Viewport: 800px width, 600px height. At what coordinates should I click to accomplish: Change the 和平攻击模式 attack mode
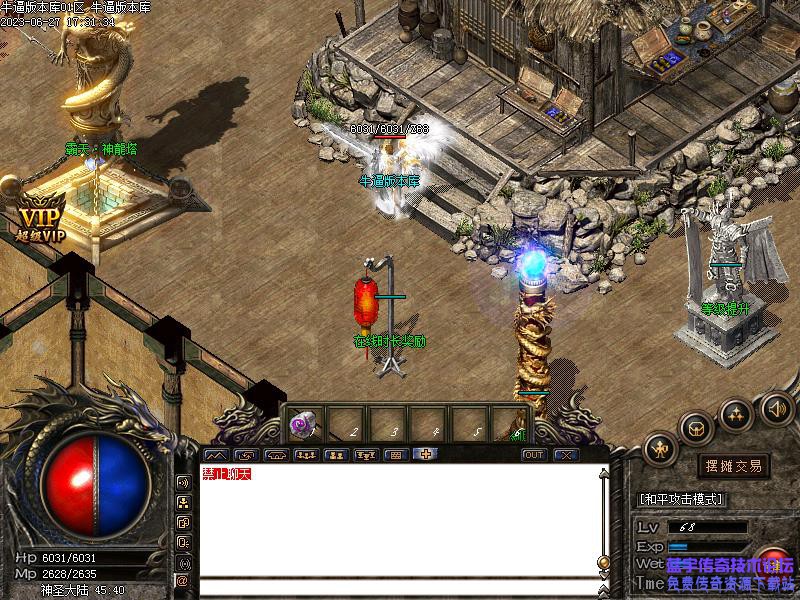[x=681, y=499]
